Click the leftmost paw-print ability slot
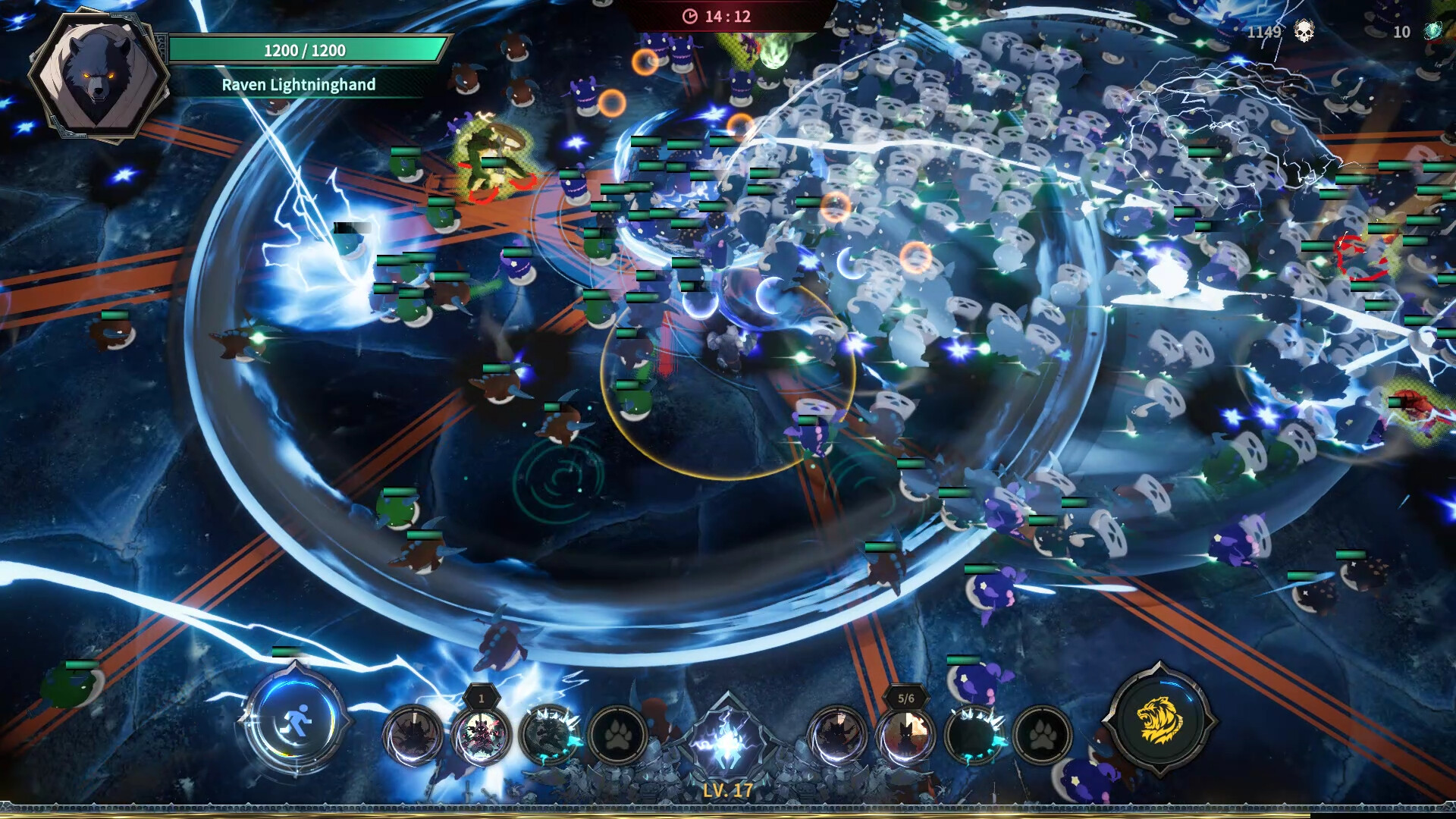 (x=617, y=734)
